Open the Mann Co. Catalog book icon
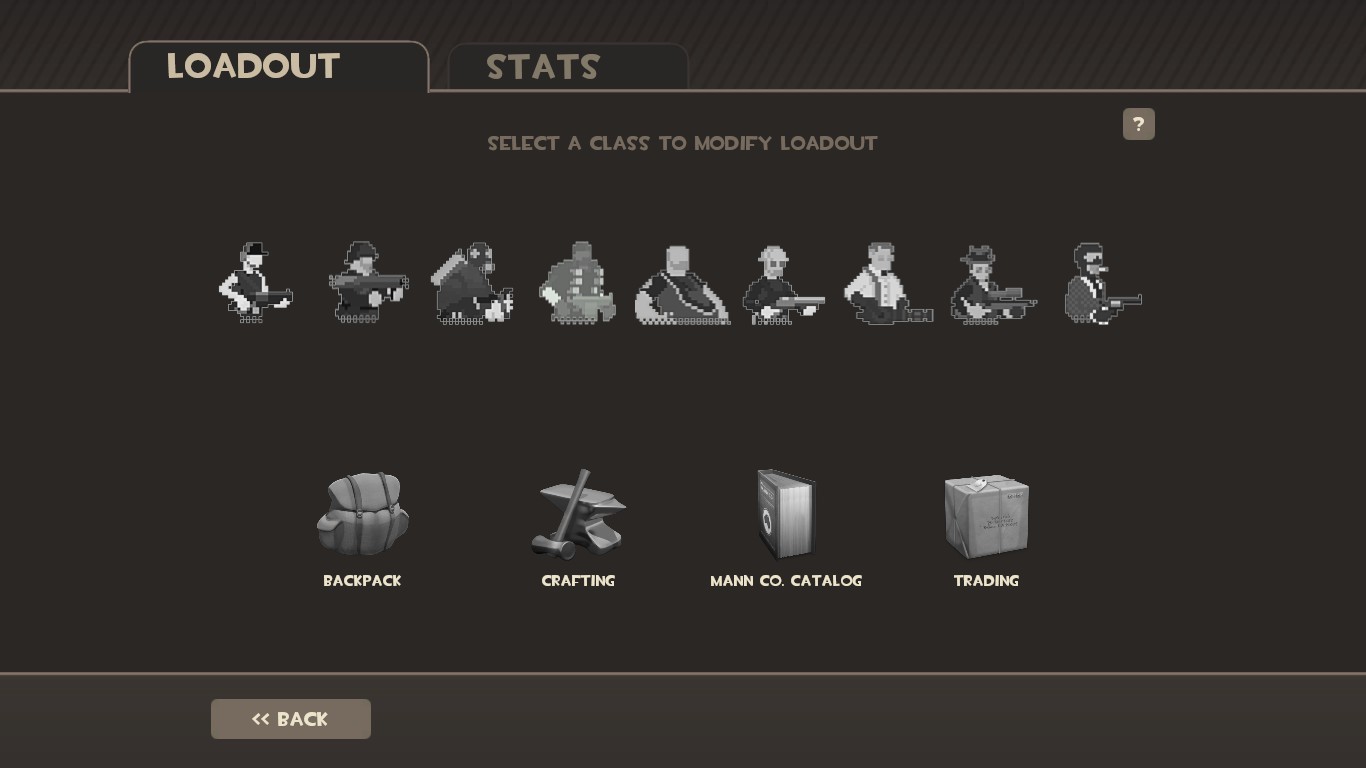 pyautogui.click(x=786, y=513)
